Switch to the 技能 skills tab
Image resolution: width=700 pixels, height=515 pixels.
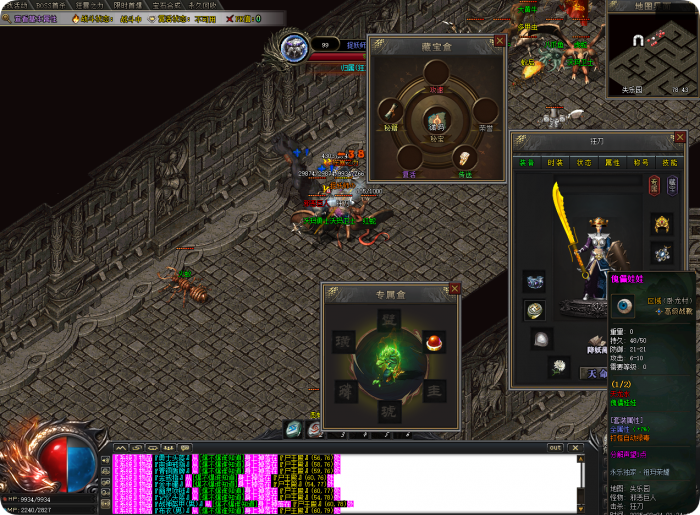pos(670,162)
